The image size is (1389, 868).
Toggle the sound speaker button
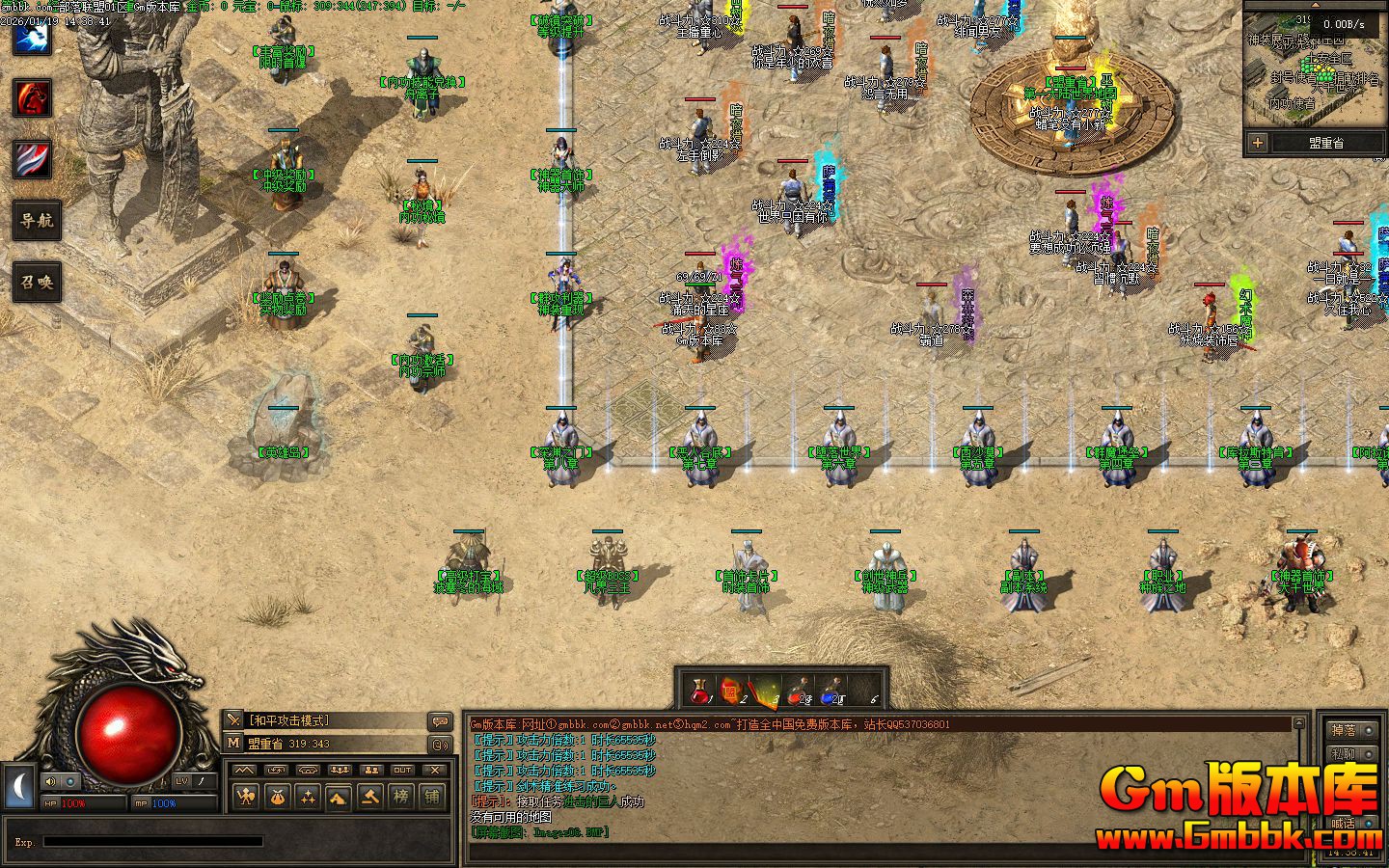(50, 780)
